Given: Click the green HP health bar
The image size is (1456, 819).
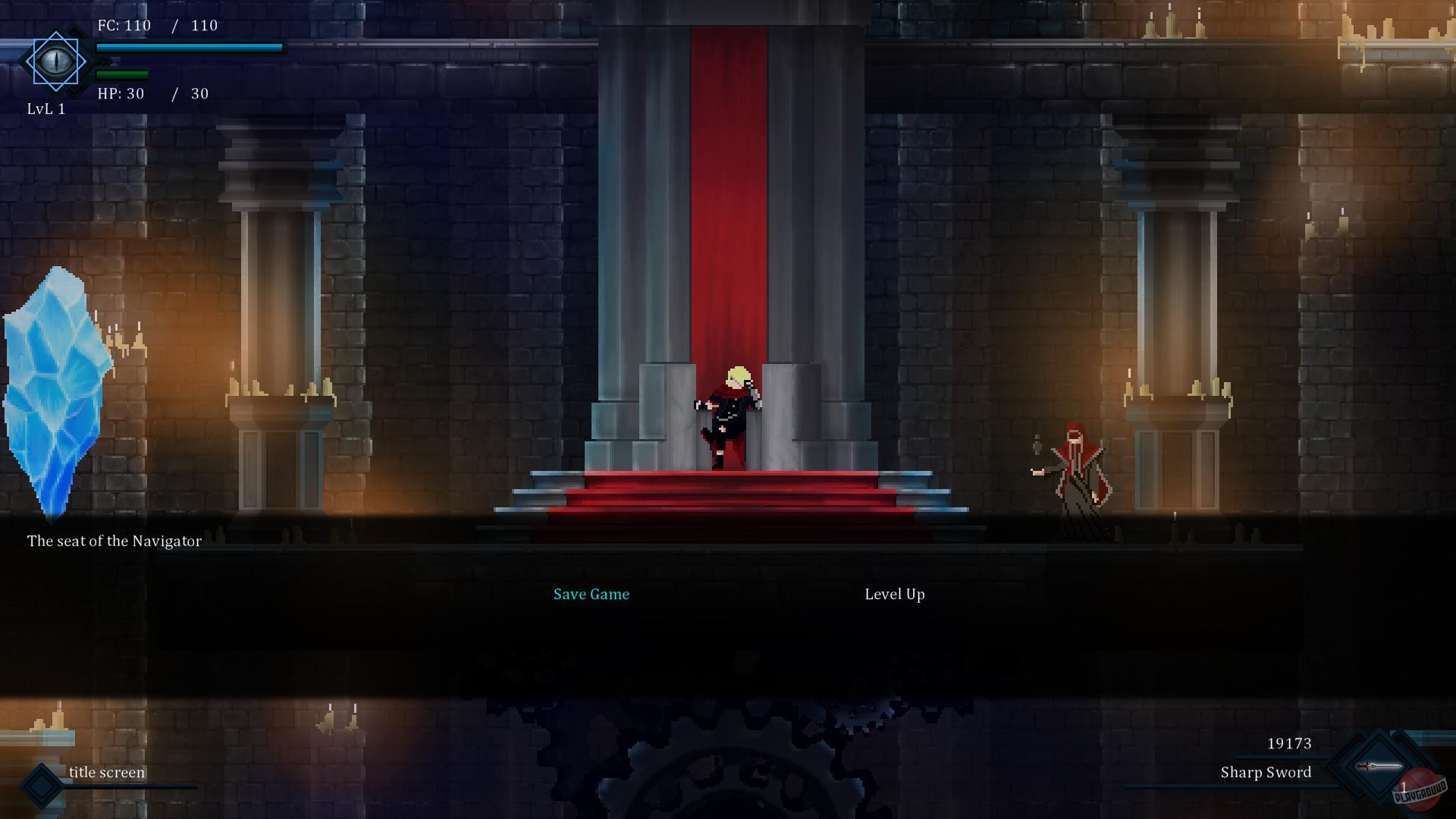Looking at the screenshot, I should point(121,74).
